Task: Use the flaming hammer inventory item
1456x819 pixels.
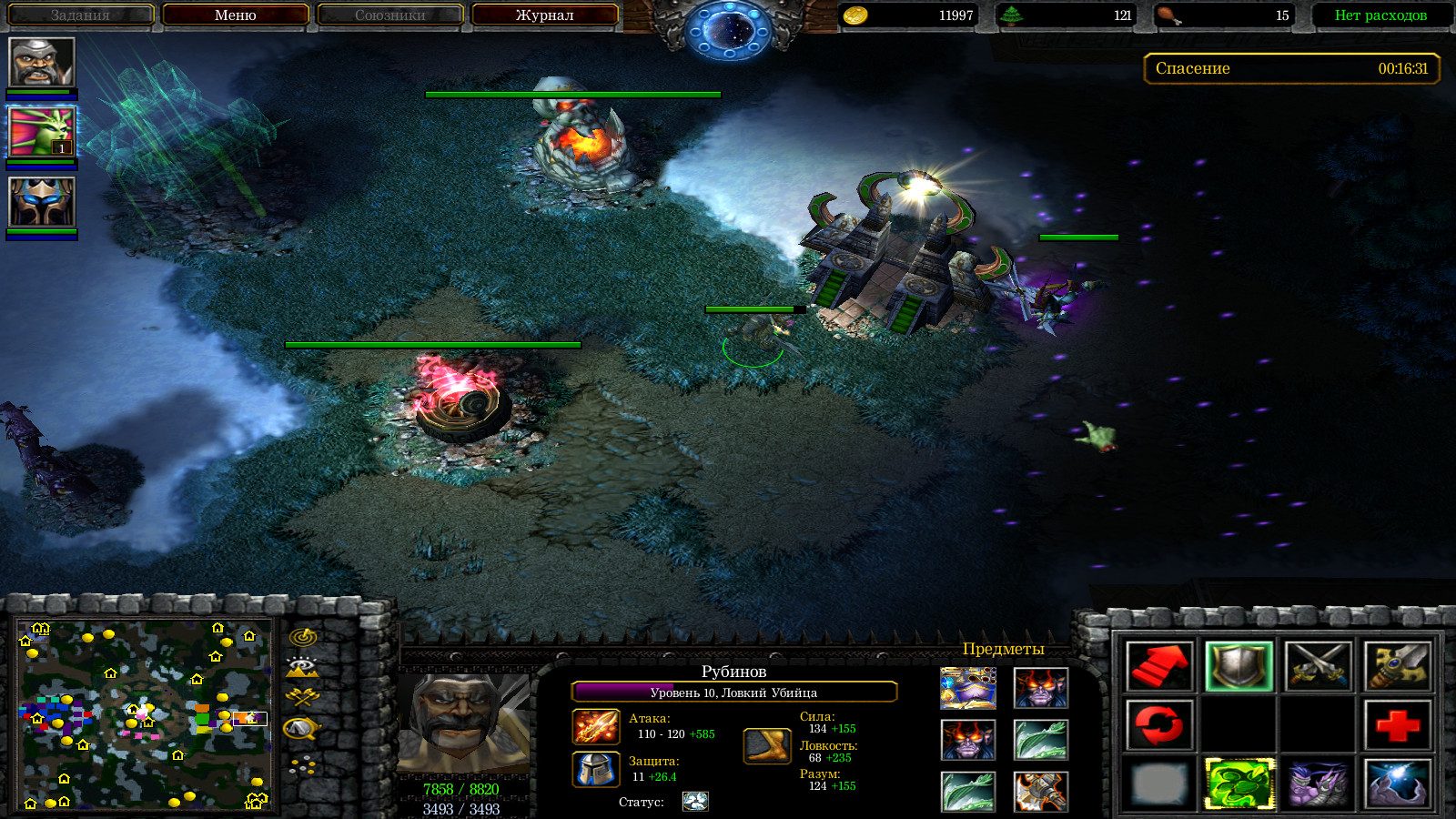Action: pos(1041,792)
